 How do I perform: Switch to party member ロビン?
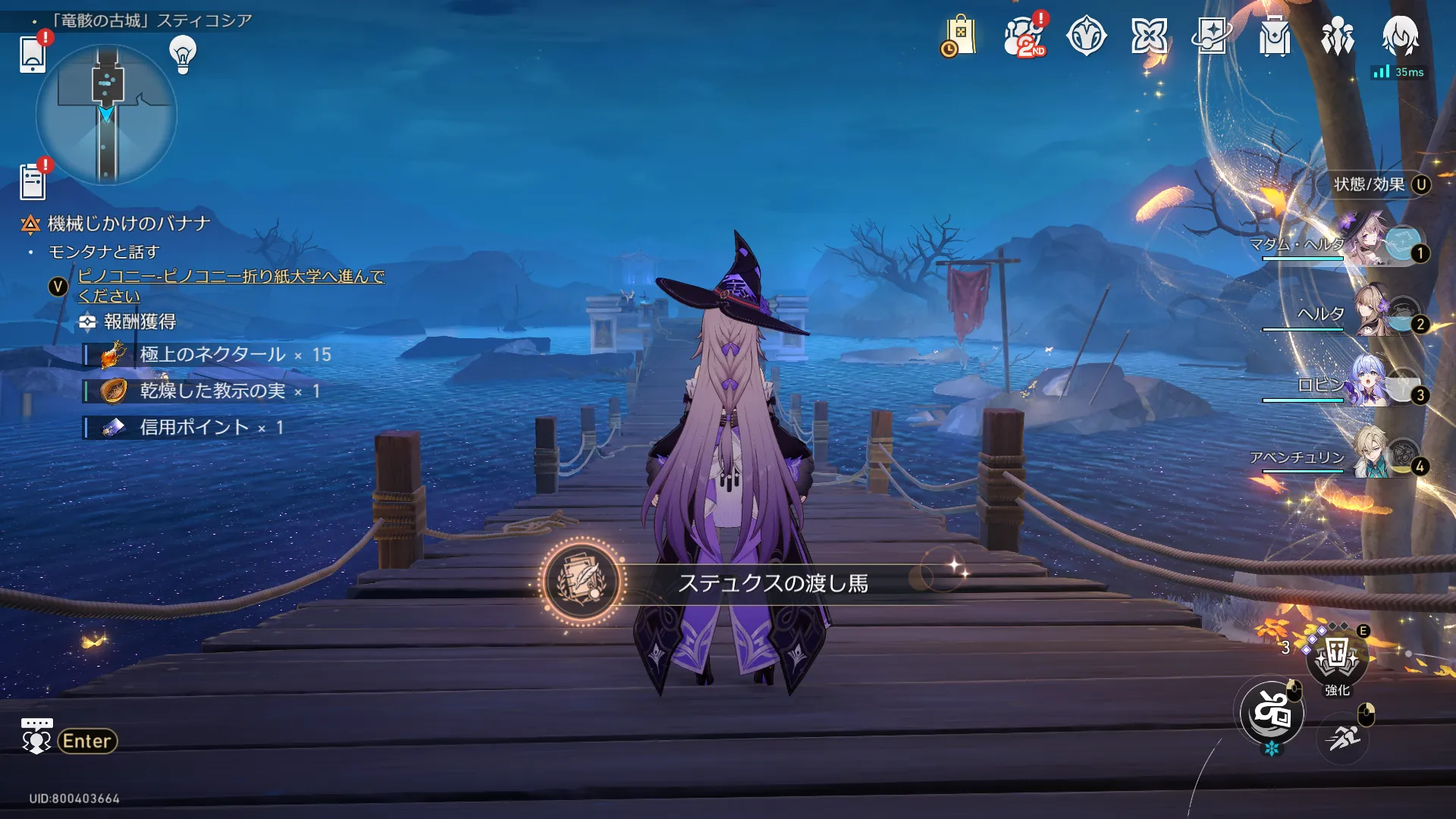click(1365, 384)
